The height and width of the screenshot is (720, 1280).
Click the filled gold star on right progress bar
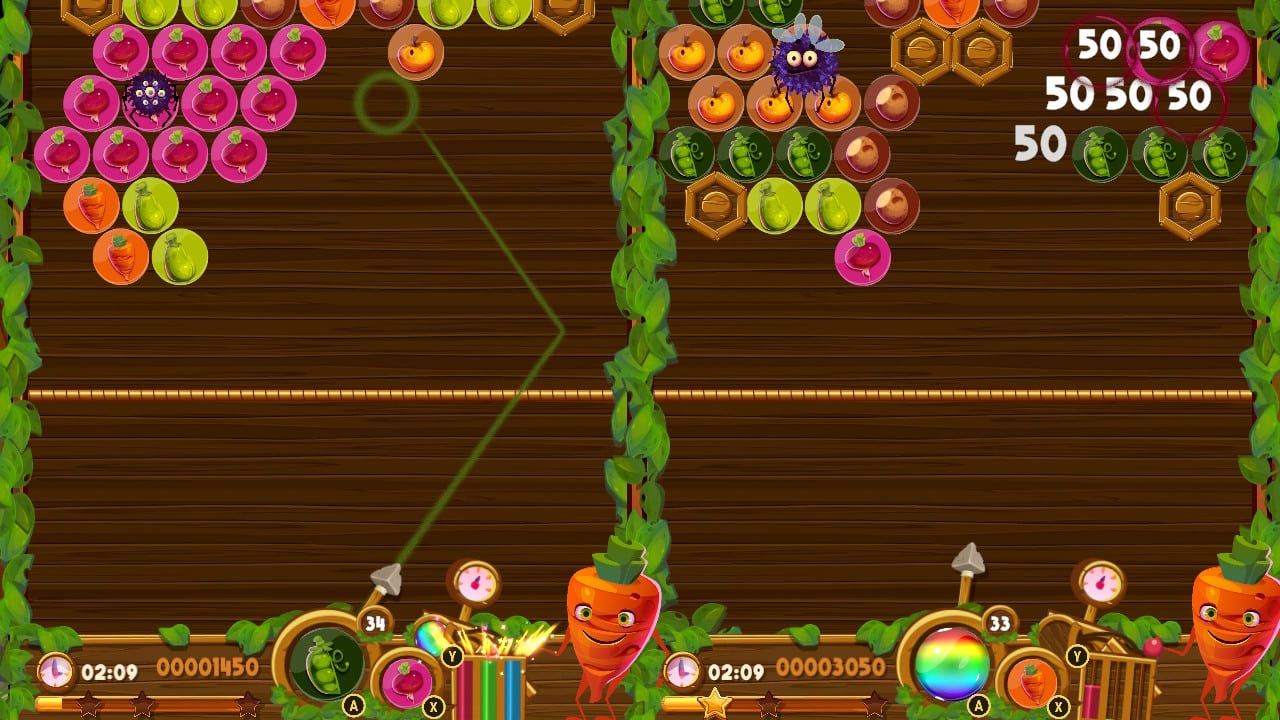click(716, 702)
